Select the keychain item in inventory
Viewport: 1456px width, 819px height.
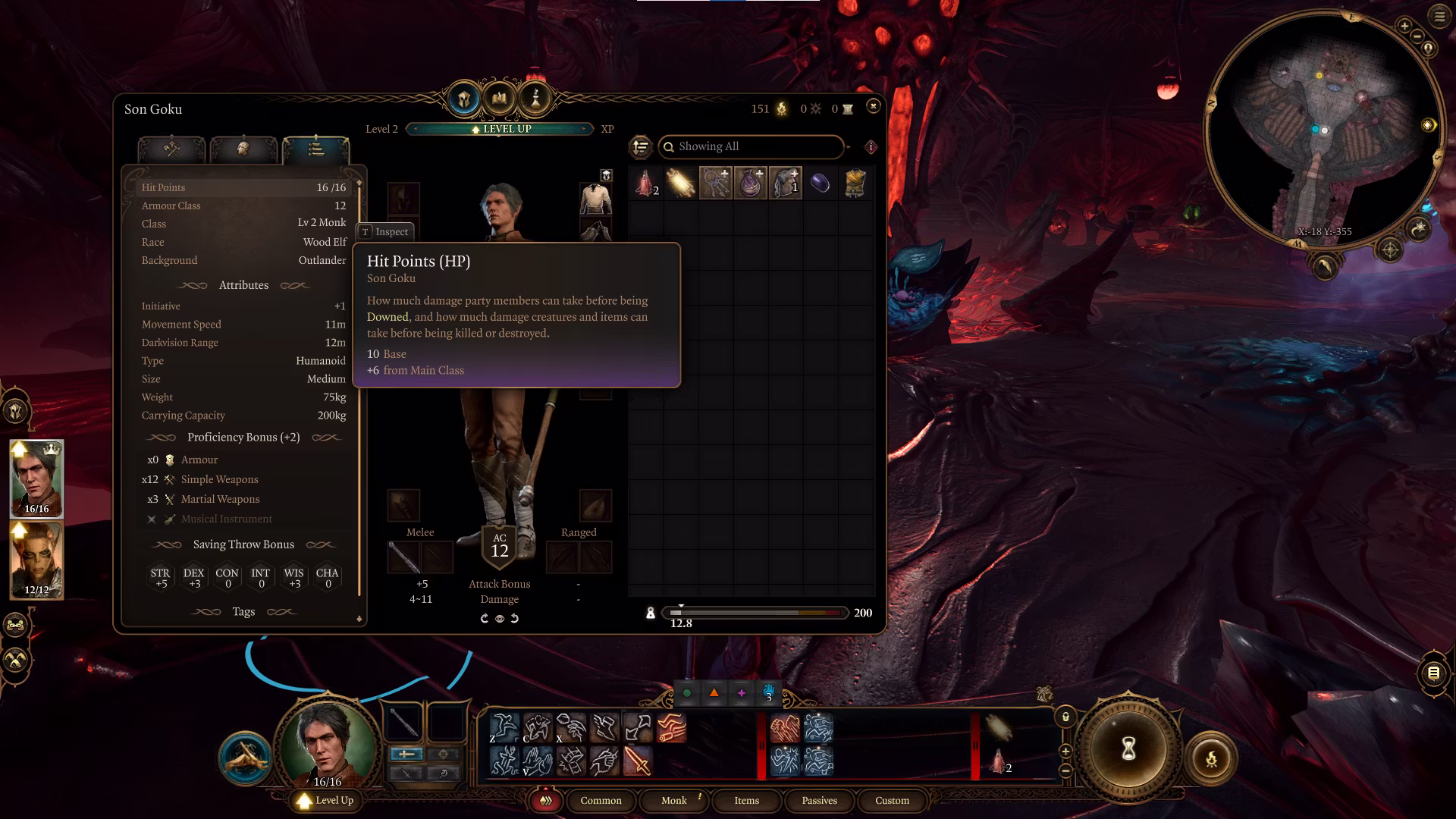[715, 184]
